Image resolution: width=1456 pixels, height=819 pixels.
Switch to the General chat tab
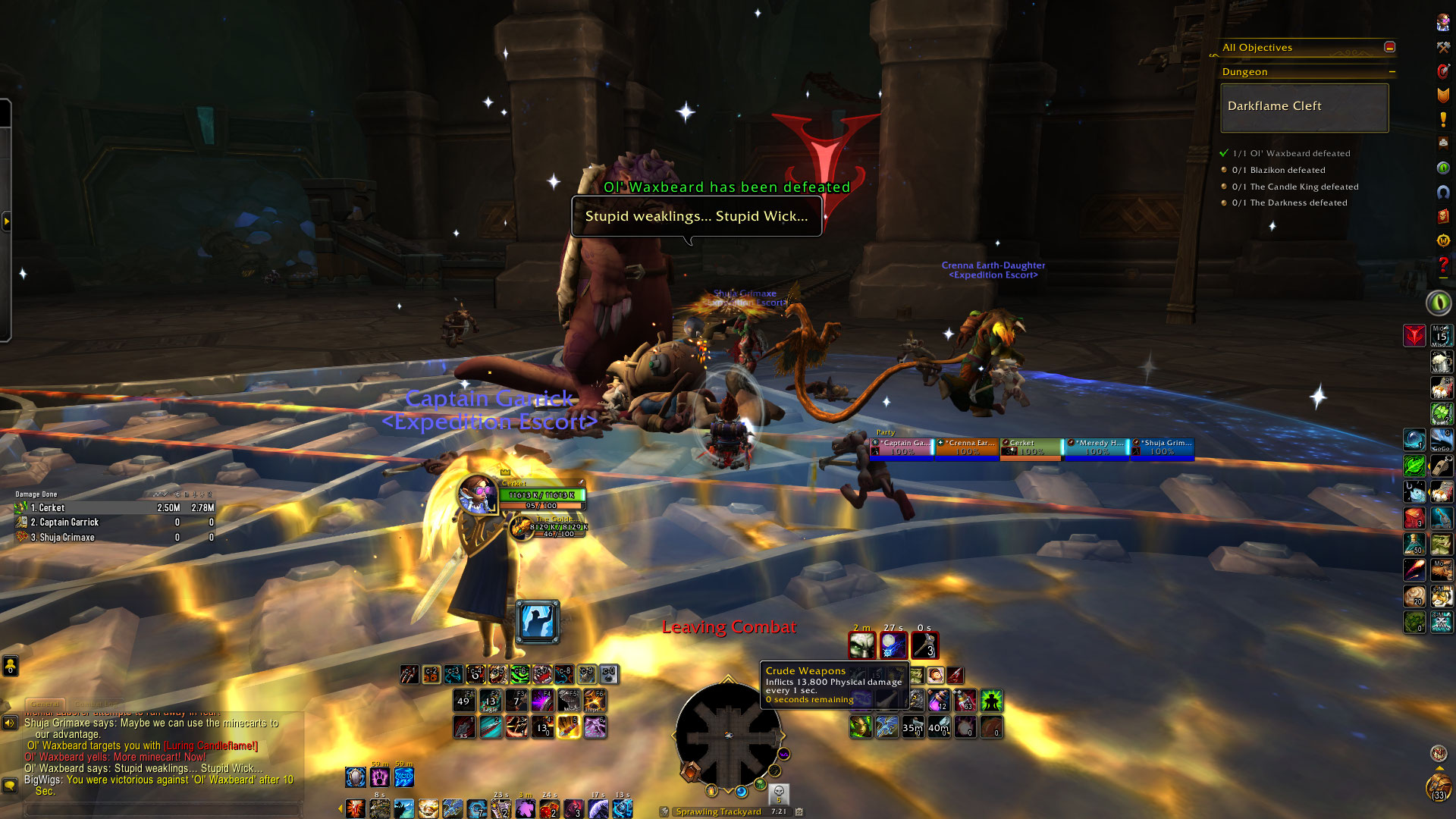tap(45, 704)
